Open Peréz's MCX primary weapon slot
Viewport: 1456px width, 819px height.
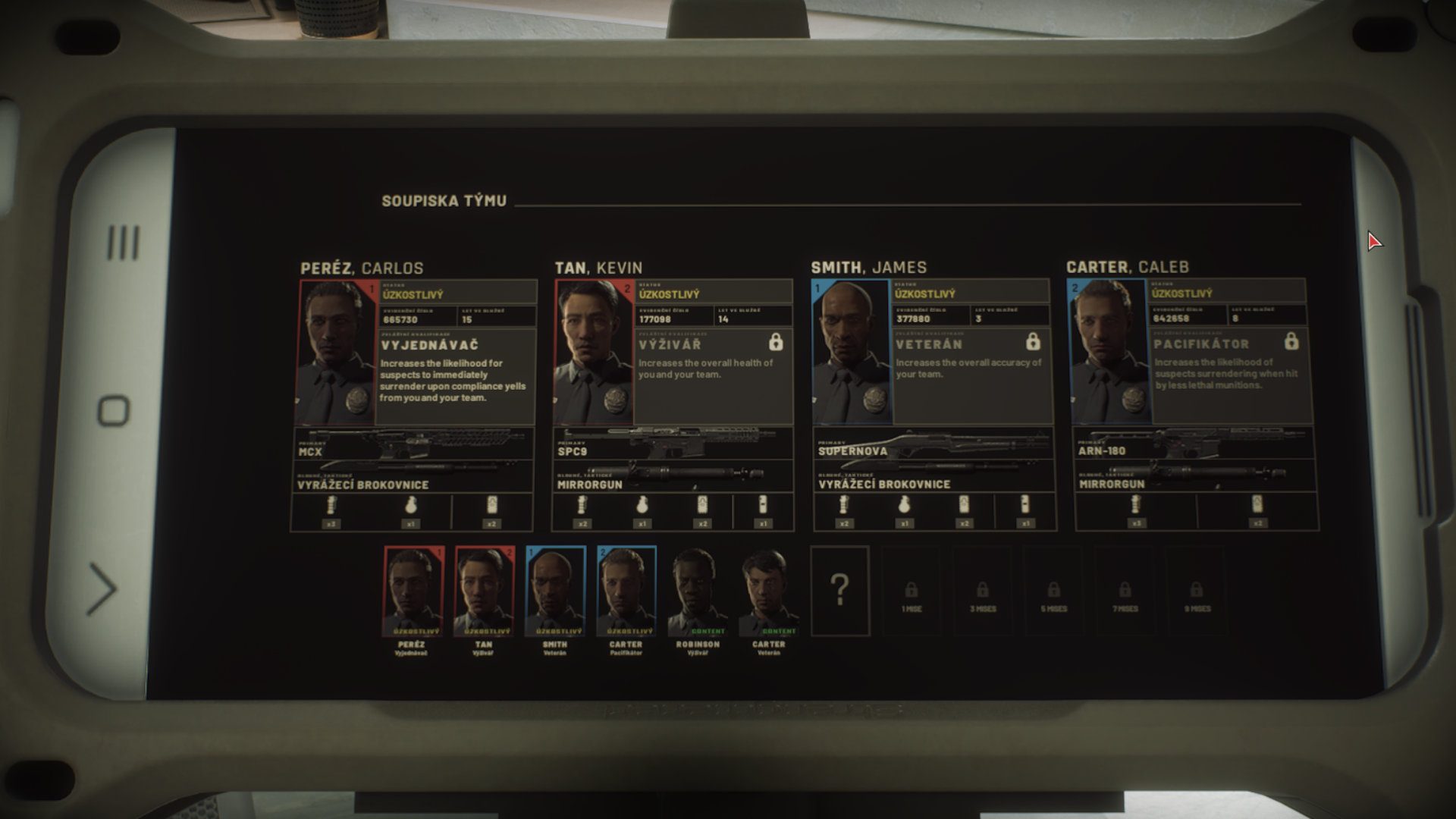[413, 444]
